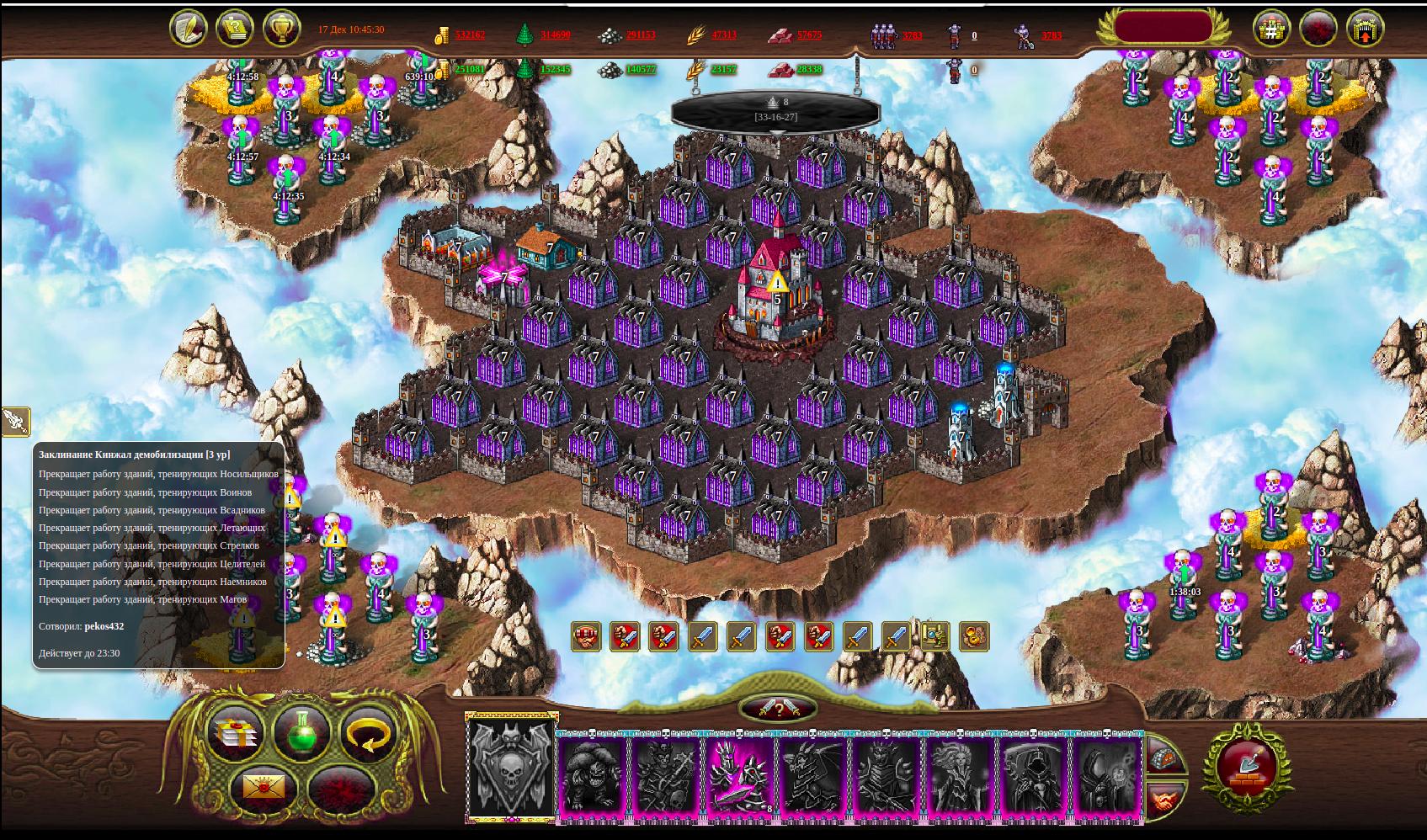Click the crossed swords question-mark button
Image resolution: width=1427 pixels, height=840 pixels.
point(779,709)
